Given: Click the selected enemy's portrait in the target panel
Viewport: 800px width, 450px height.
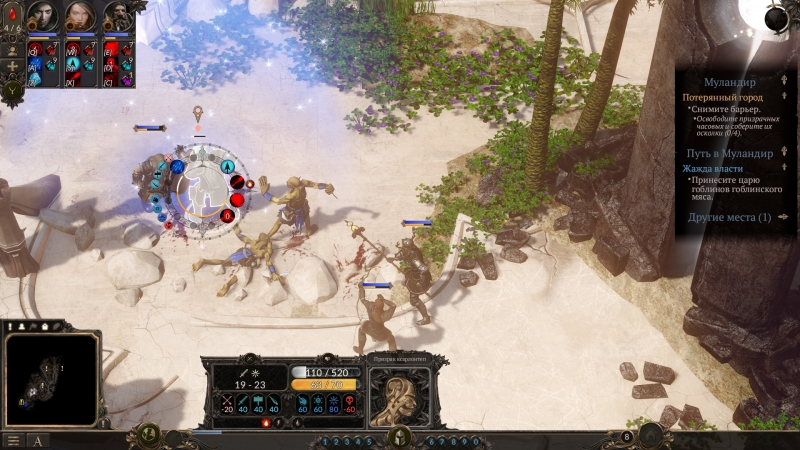Looking at the screenshot, I should click(x=399, y=393).
